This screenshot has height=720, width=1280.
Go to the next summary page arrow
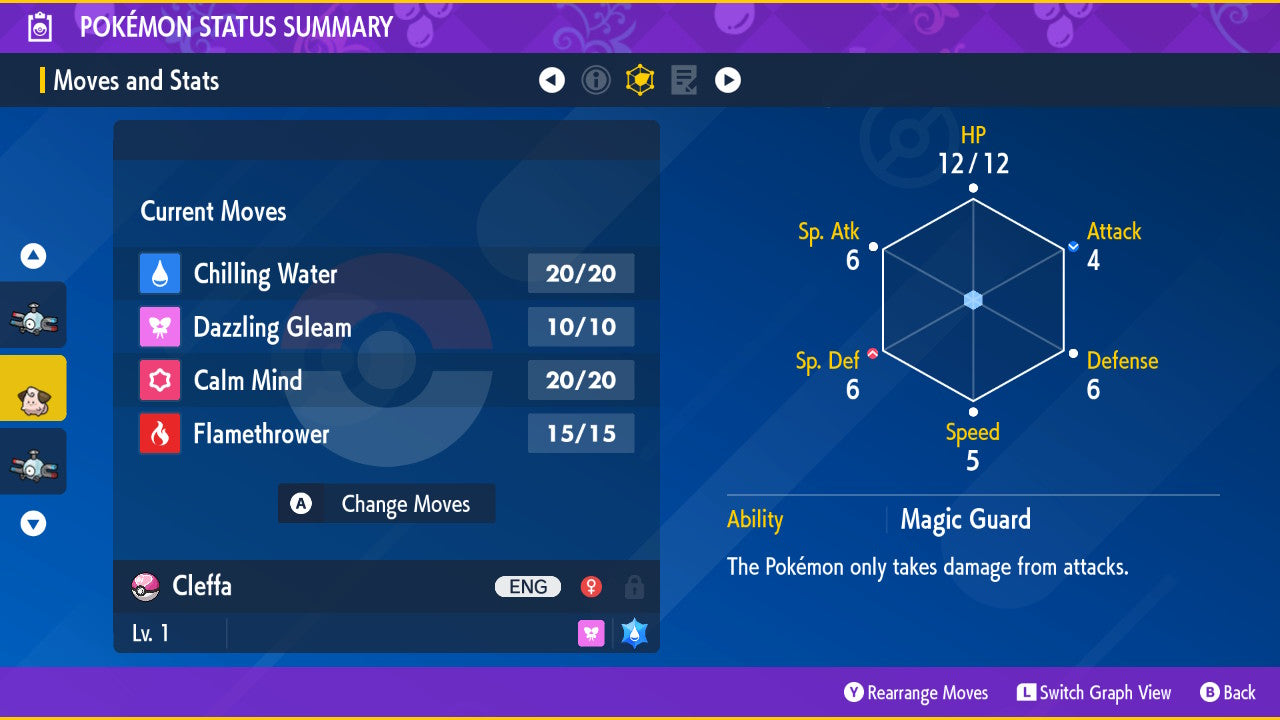click(x=728, y=80)
